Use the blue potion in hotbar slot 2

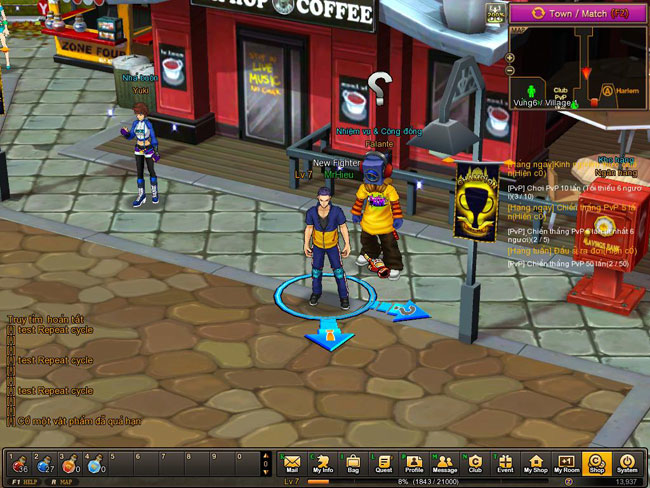coord(46,464)
